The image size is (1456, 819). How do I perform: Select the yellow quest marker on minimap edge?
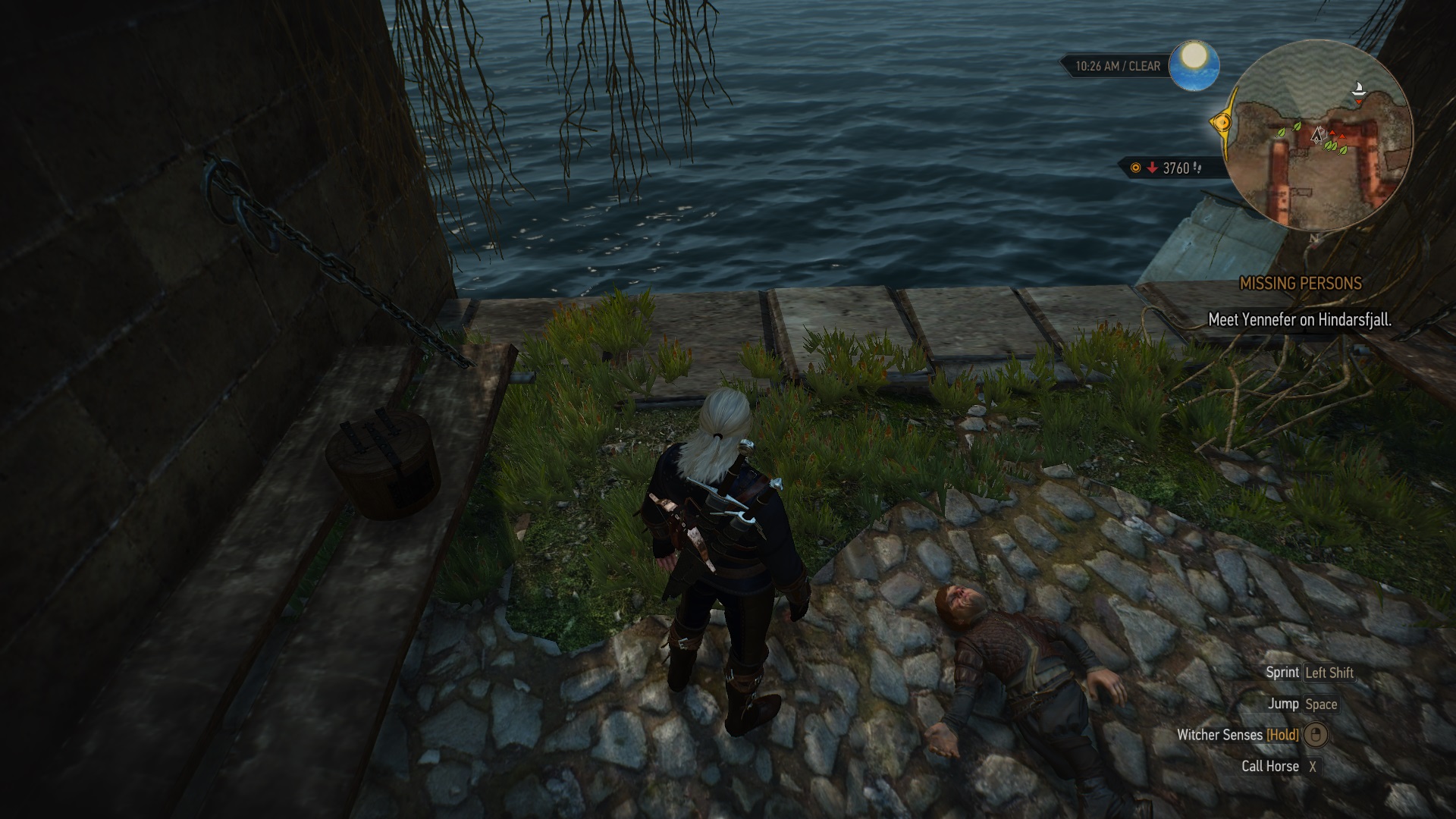(1220, 122)
